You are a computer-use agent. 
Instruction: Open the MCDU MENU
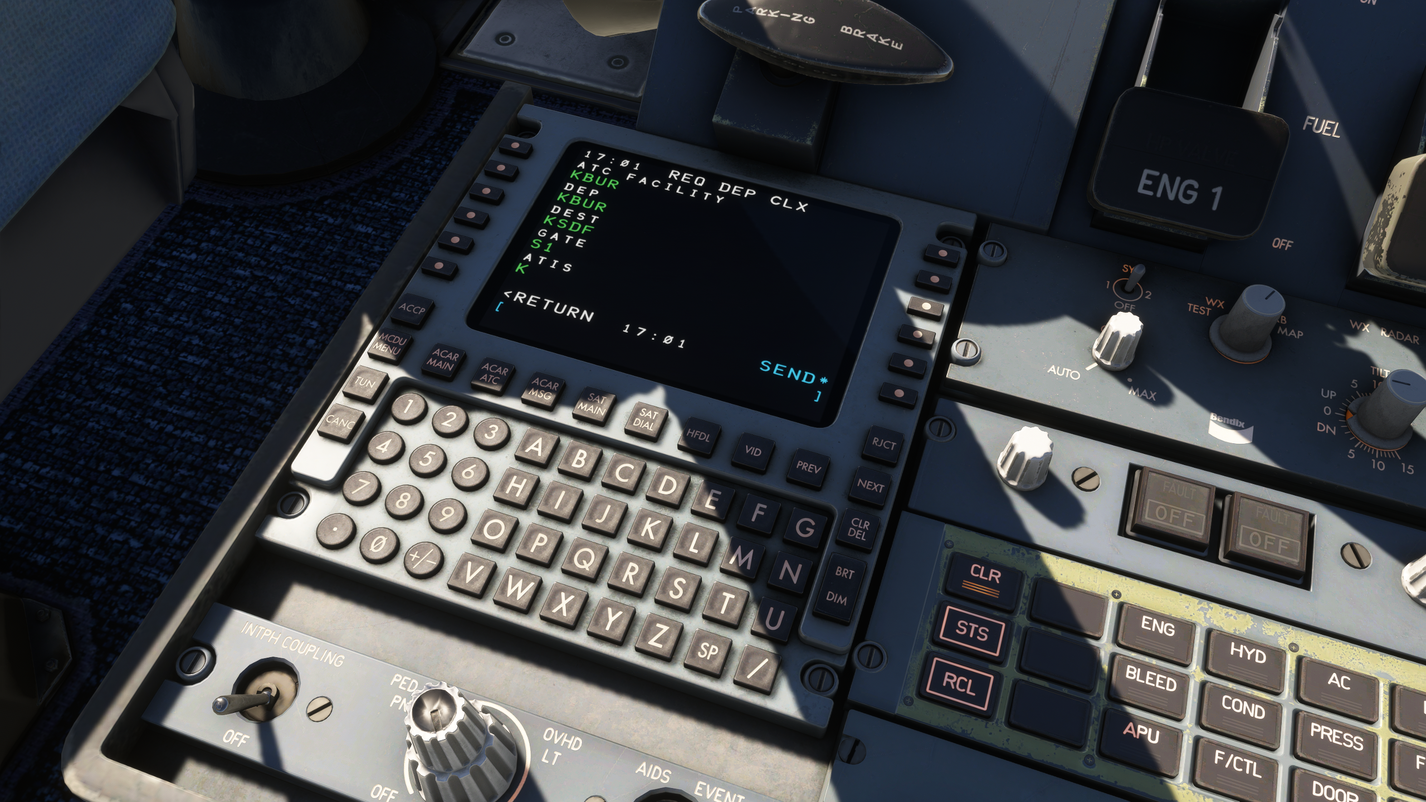[x=392, y=343]
